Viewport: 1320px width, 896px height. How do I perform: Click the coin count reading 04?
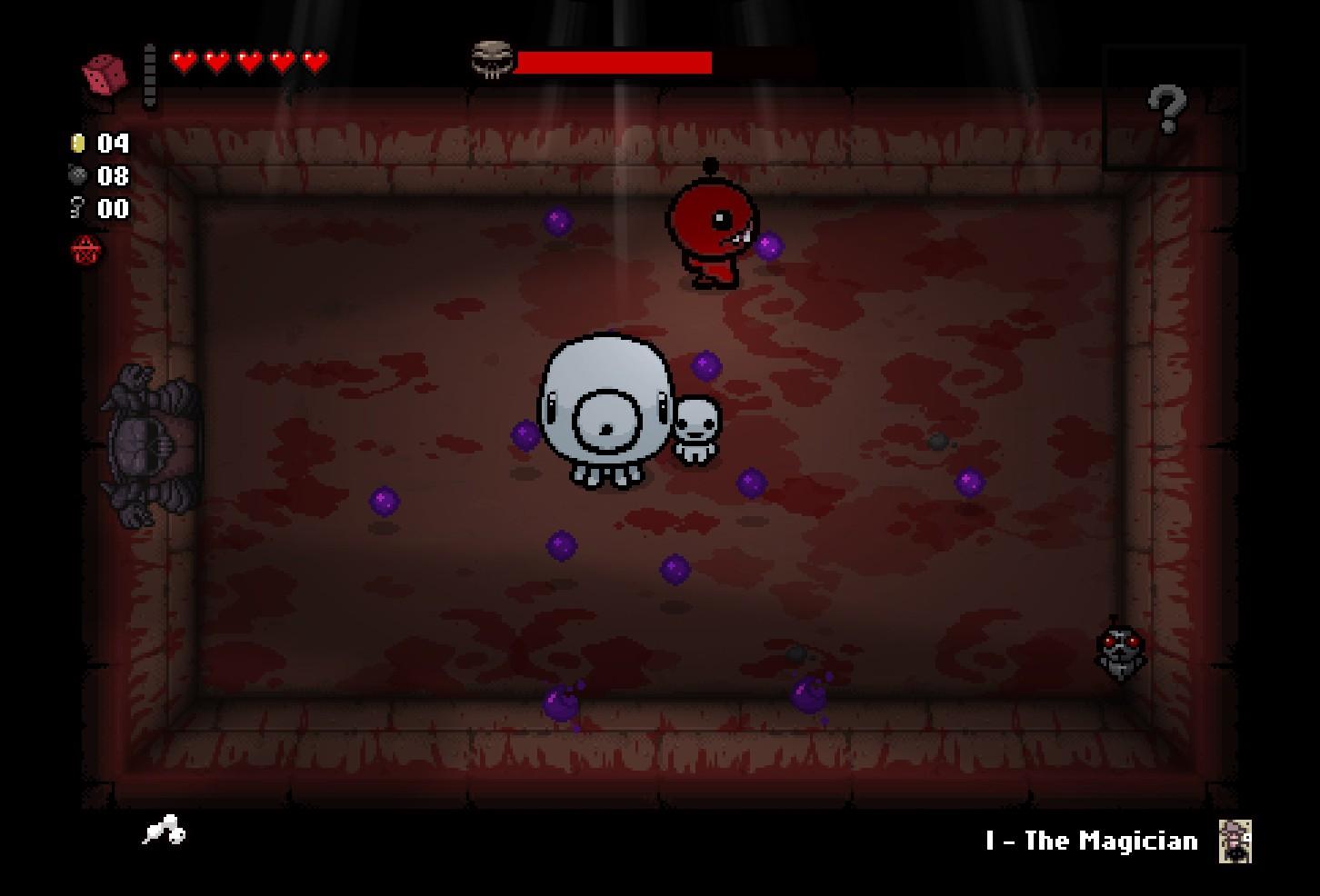[x=113, y=143]
